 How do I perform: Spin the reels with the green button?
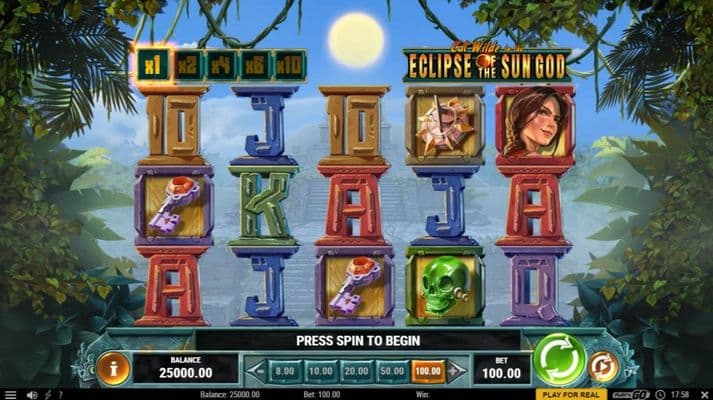pos(558,360)
